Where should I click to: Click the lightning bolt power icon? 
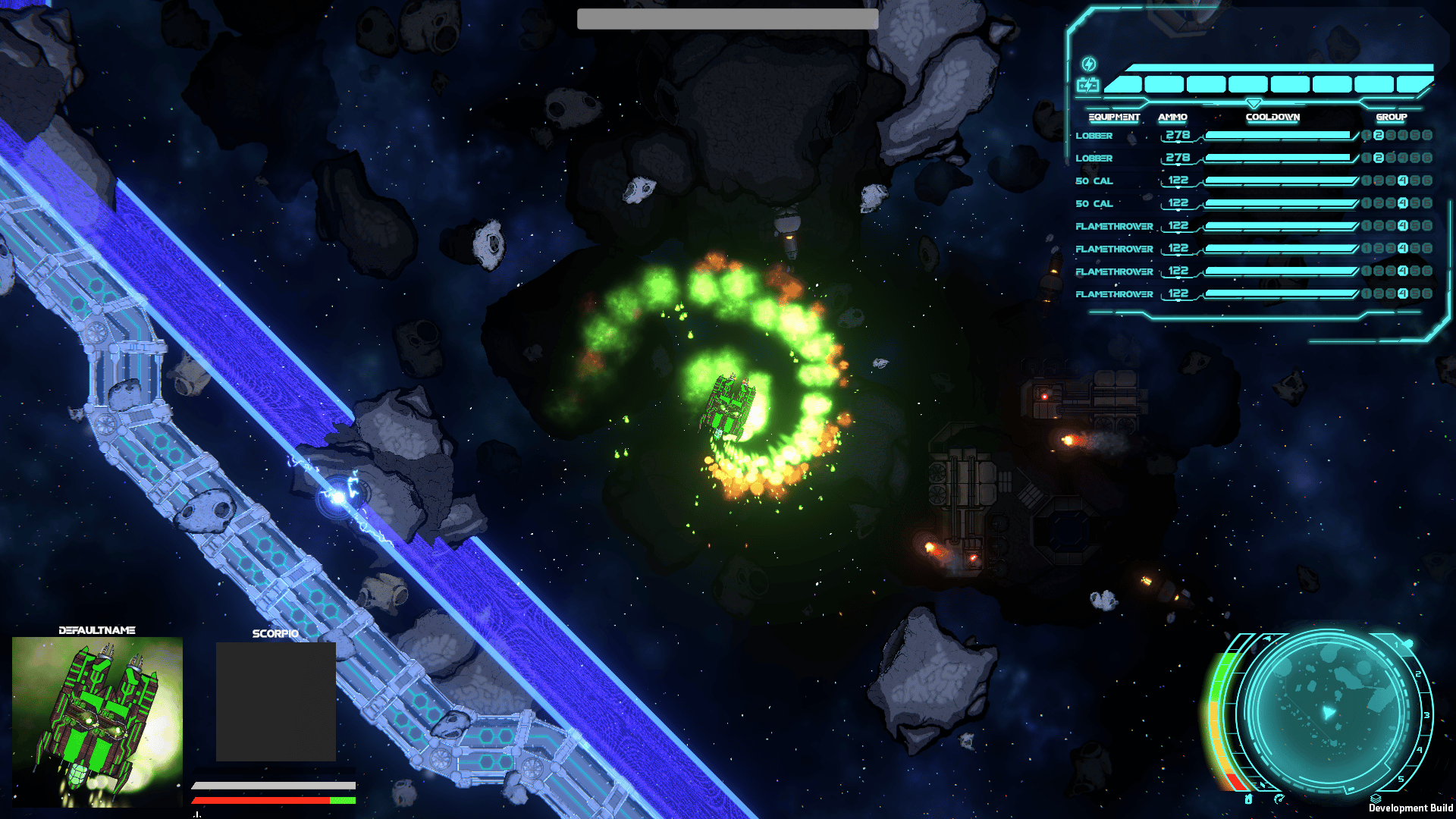click(1088, 64)
